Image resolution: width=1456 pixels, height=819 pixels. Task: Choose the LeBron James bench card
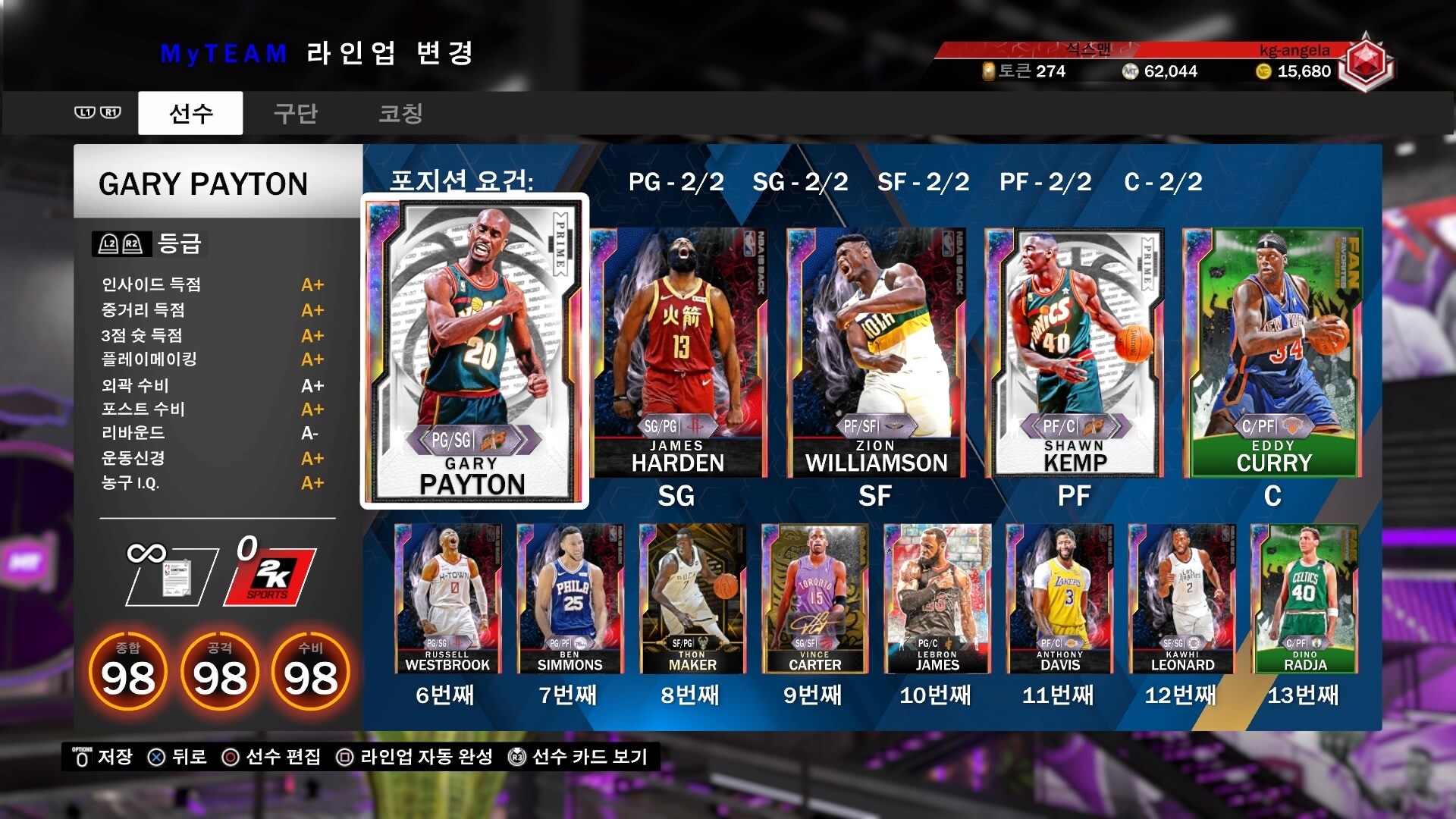[x=937, y=599]
